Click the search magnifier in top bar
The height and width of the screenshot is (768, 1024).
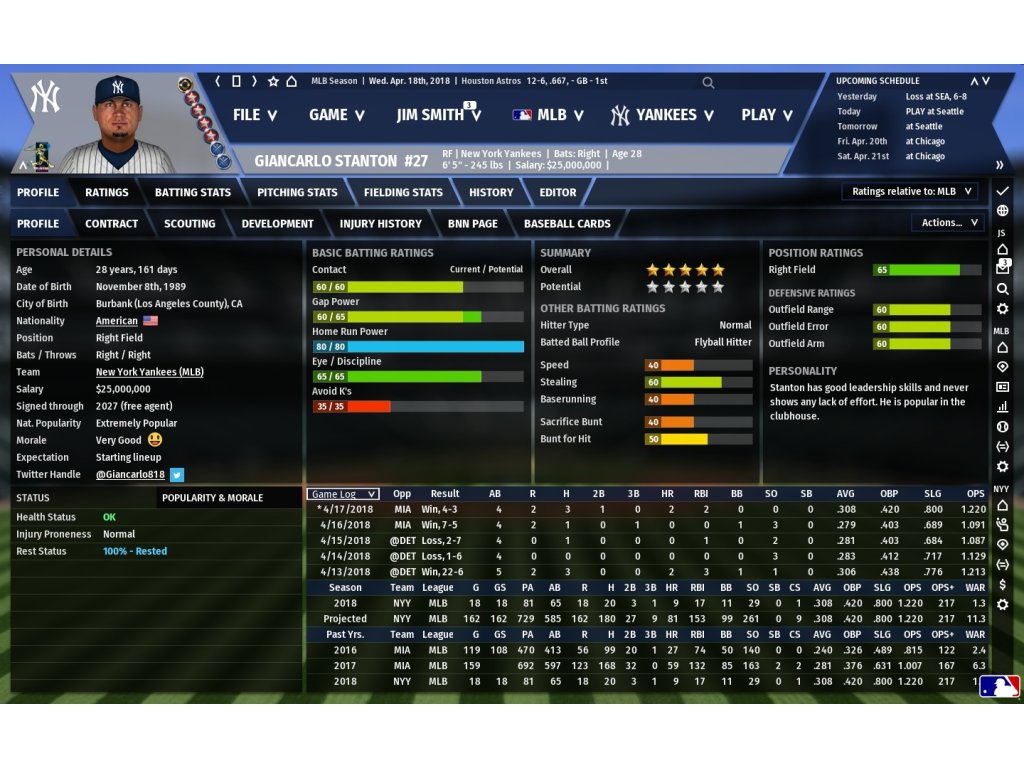pyautogui.click(x=708, y=83)
